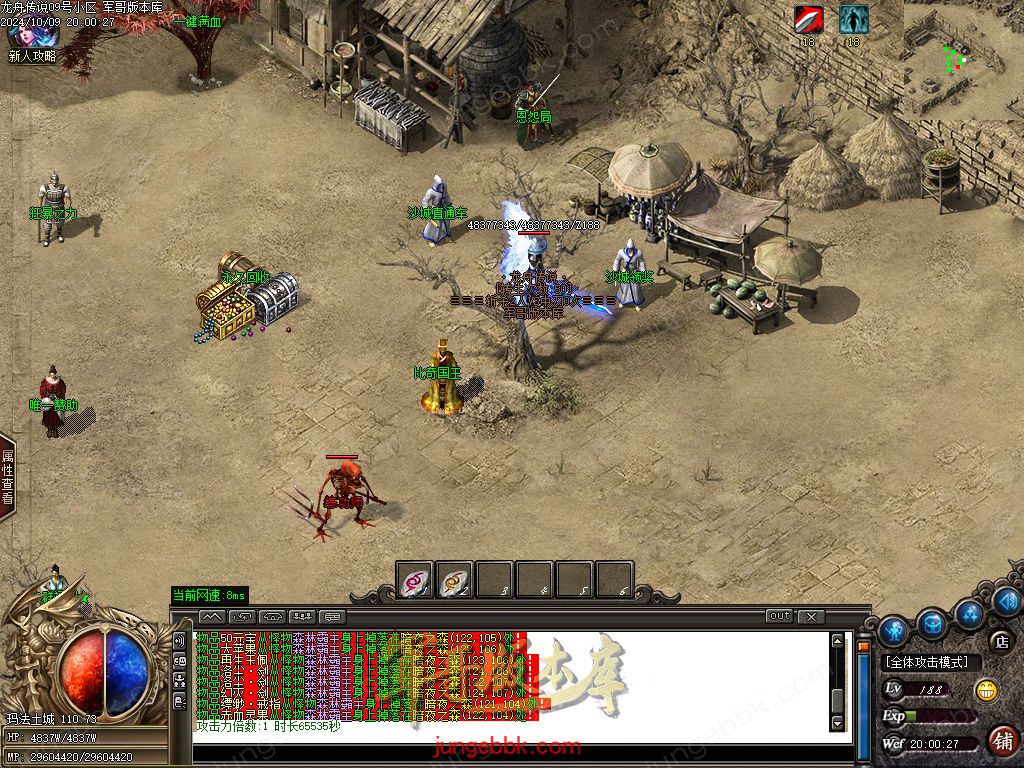Click the chat panel's 'out' button
Image resolution: width=1024 pixels, height=768 pixels.
point(779,616)
